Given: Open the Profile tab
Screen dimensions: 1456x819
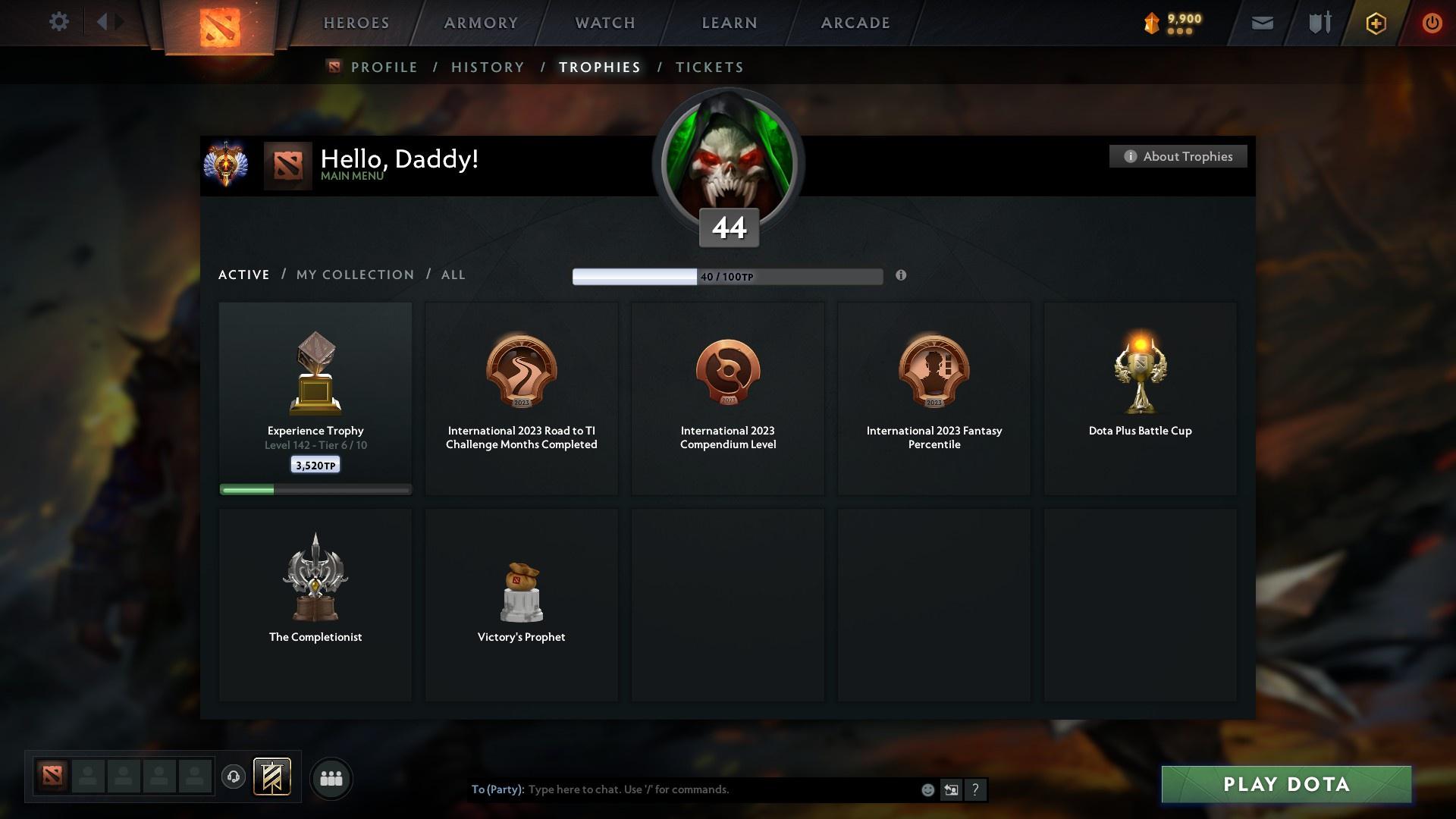Looking at the screenshot, I should [384, 67].
